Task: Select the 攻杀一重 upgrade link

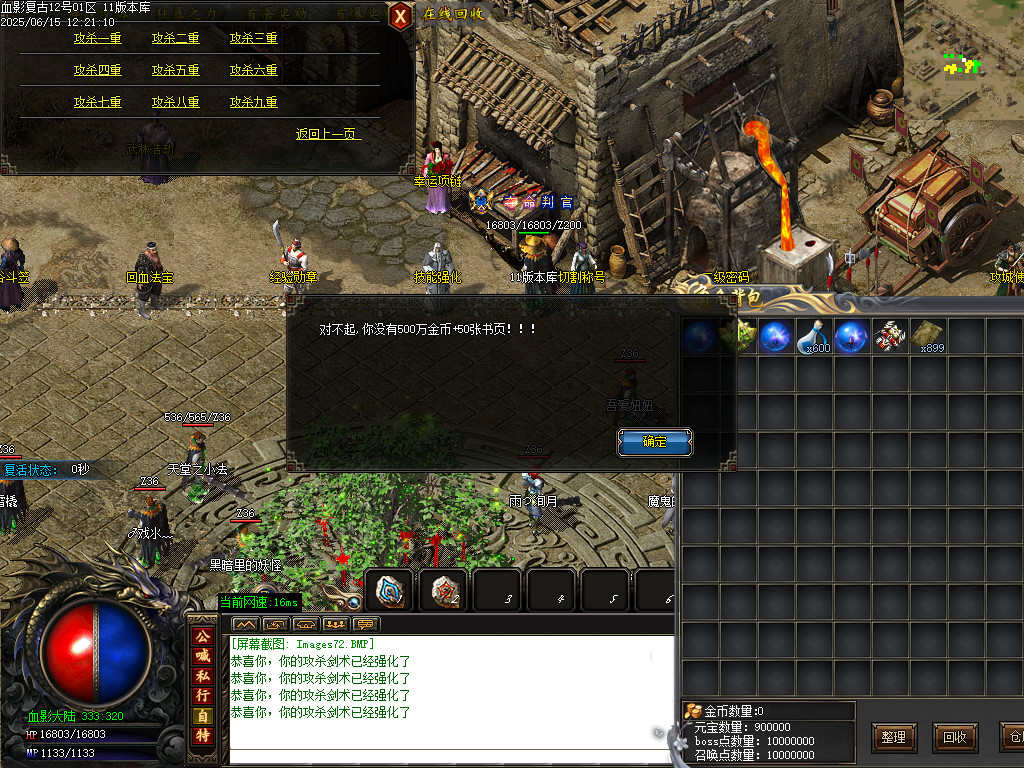Action: pyautogui.click(x=97, y=39)
